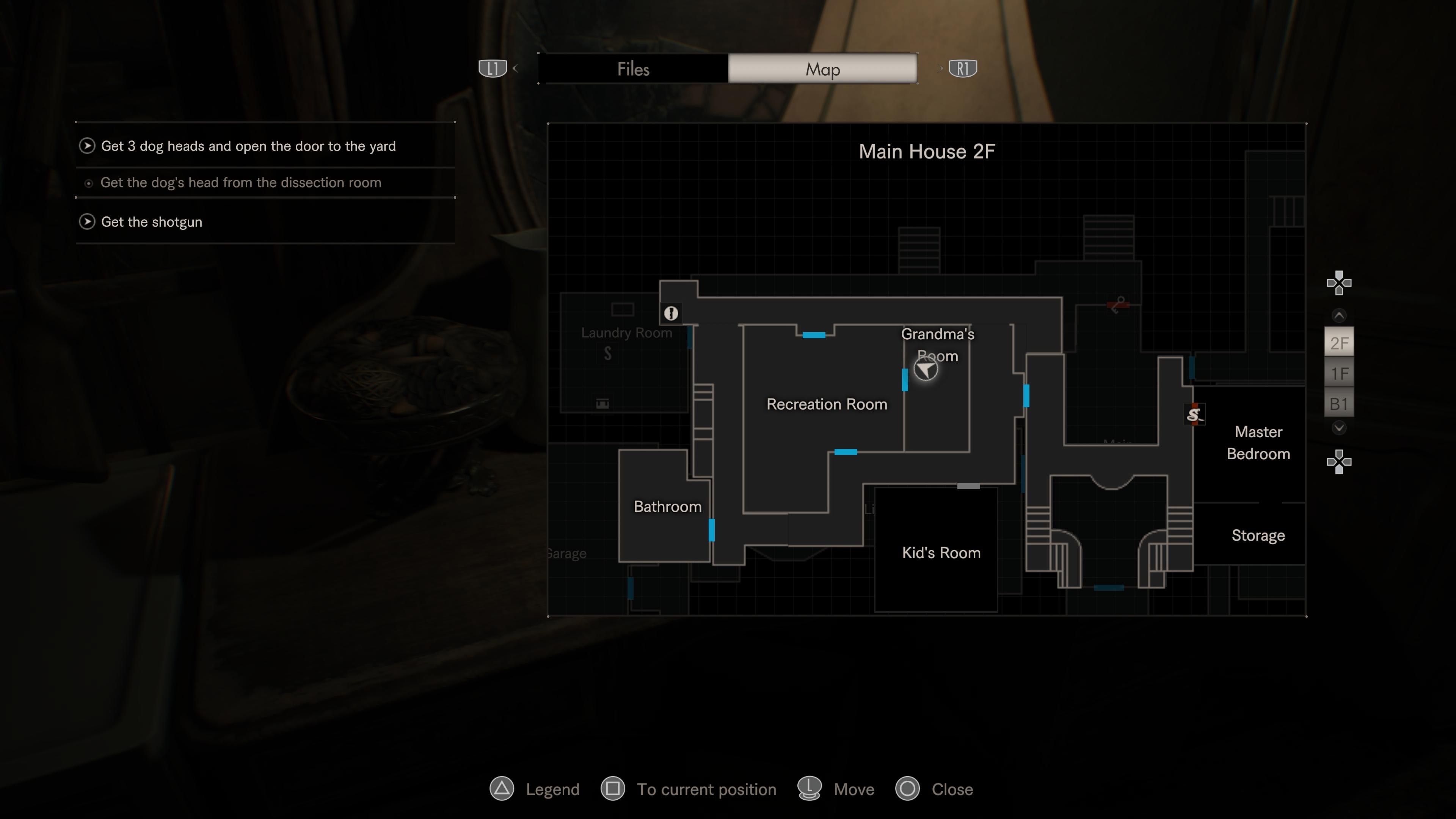The image size is (1456, 819).
Task: Select the Bathroom on the map
Action: point(667,507)
